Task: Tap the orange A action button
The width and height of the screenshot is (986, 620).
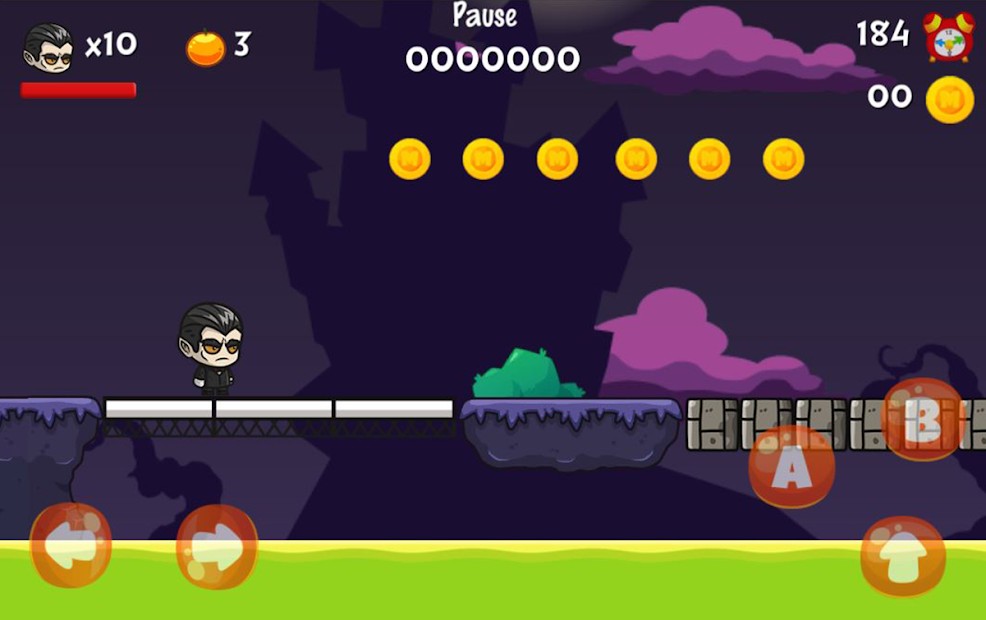Action: [791, 467]
